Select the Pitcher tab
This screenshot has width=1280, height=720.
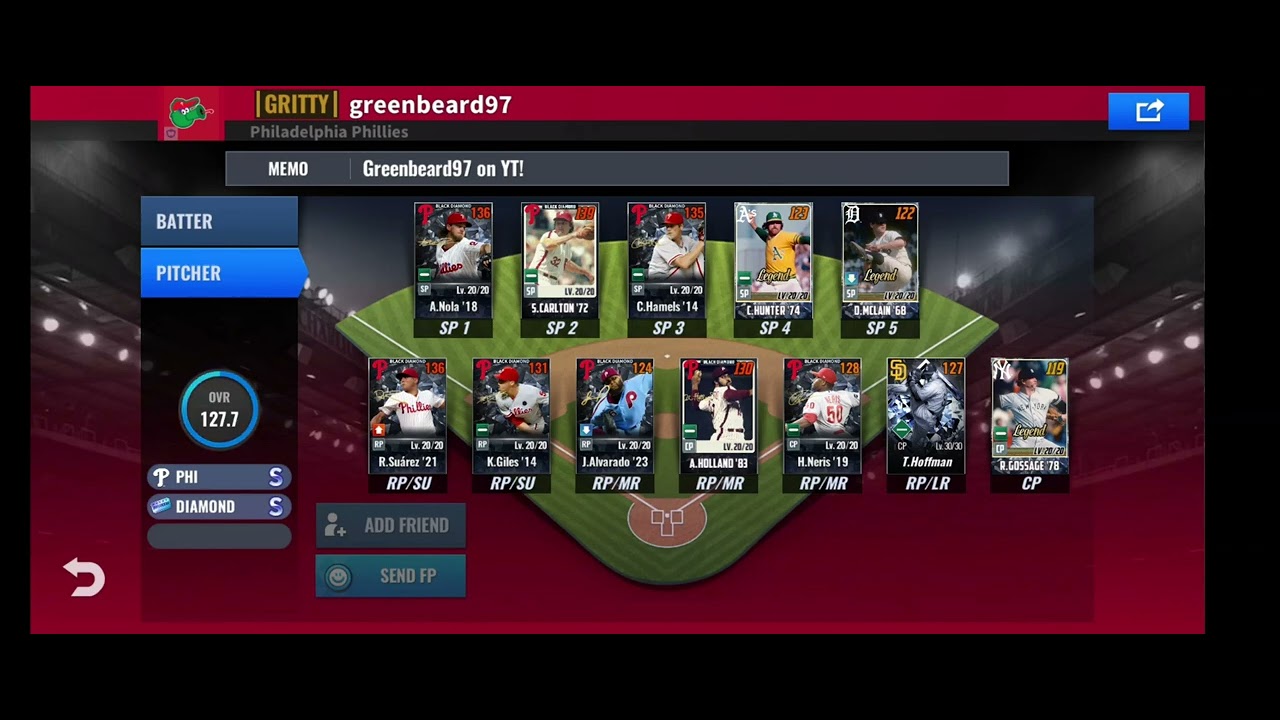pos(219,272)
